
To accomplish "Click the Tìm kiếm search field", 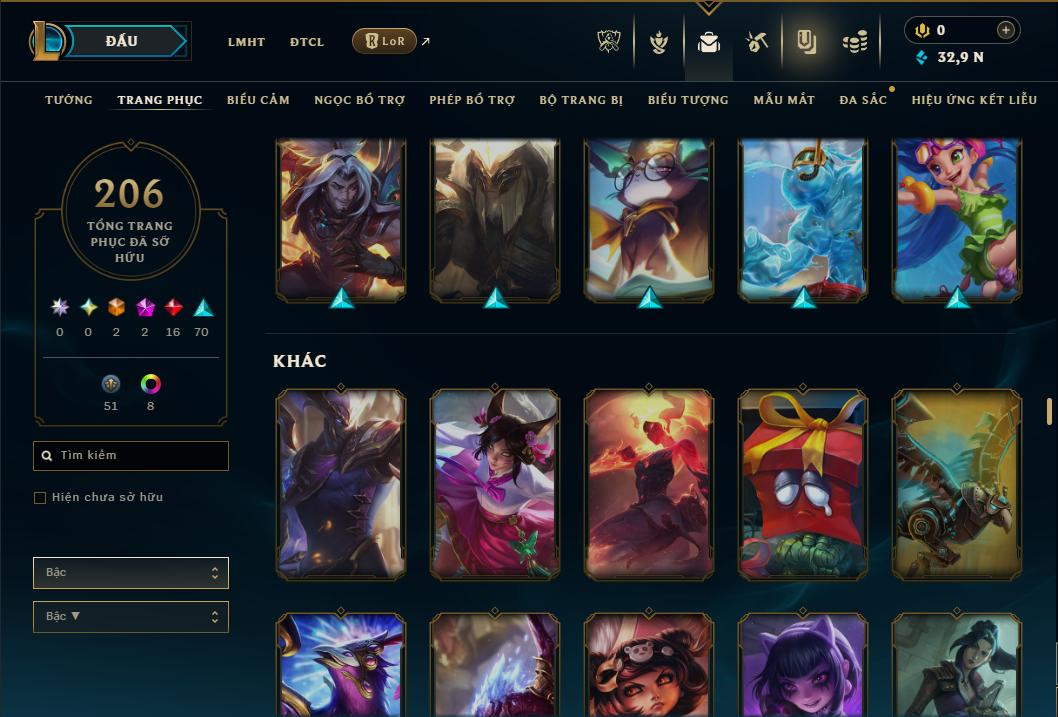I will 131,456.
